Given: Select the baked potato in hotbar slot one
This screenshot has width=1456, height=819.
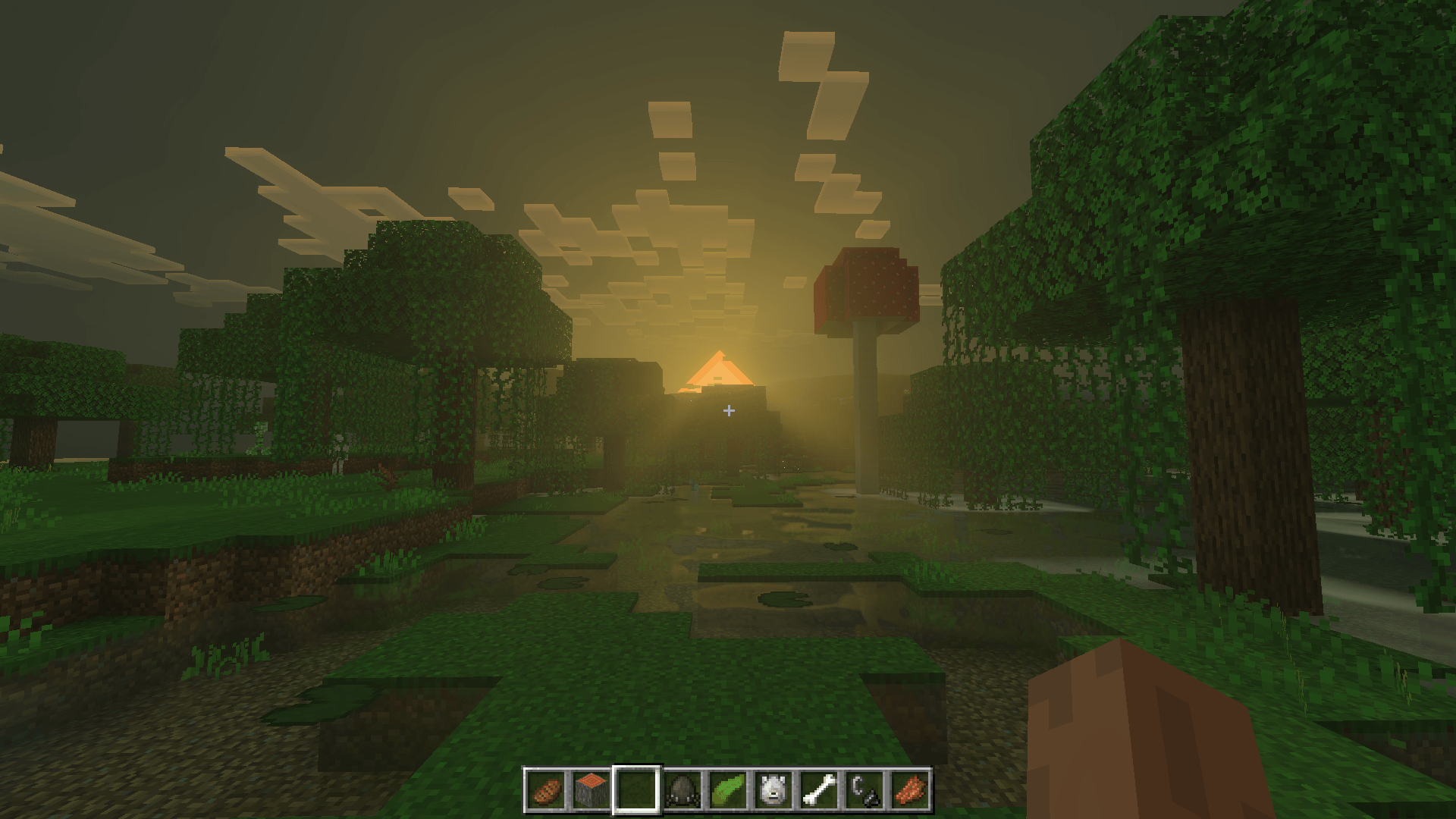Looking at the screenshot, I should (x=546, y=792).
